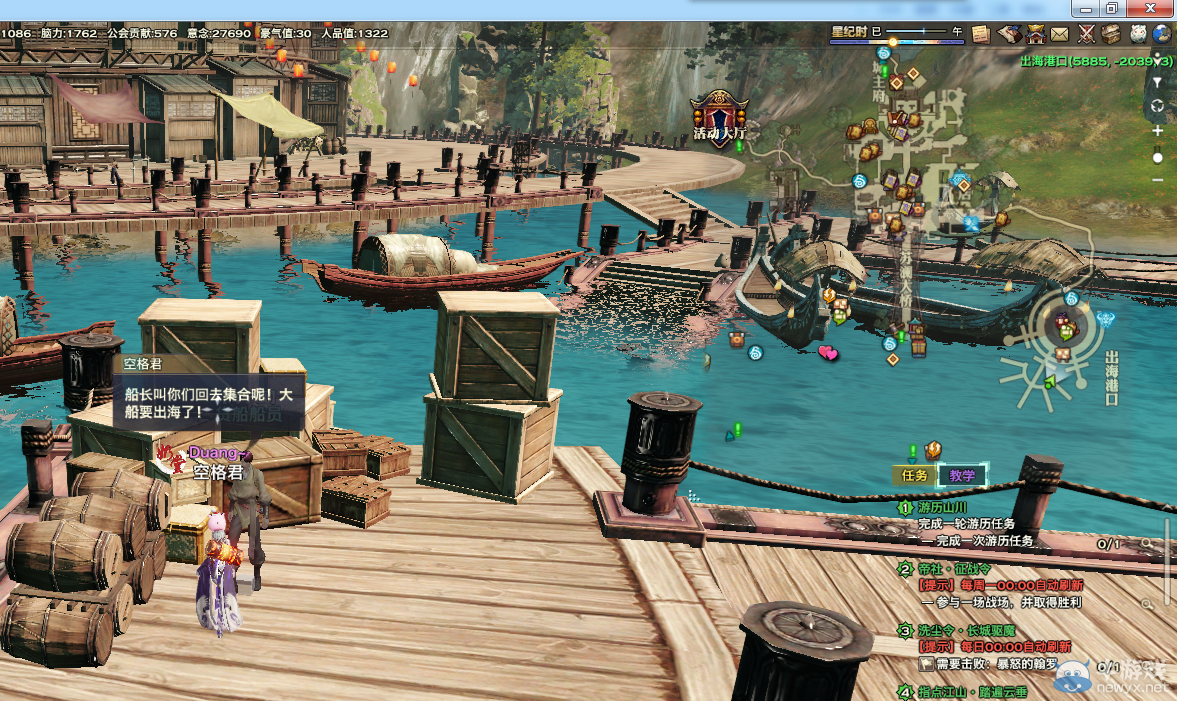Image resolution: width=1177 pixels, height=701 pixels.
Task: Switch to the 教学 tutorial tab
Action: (962, 476)
